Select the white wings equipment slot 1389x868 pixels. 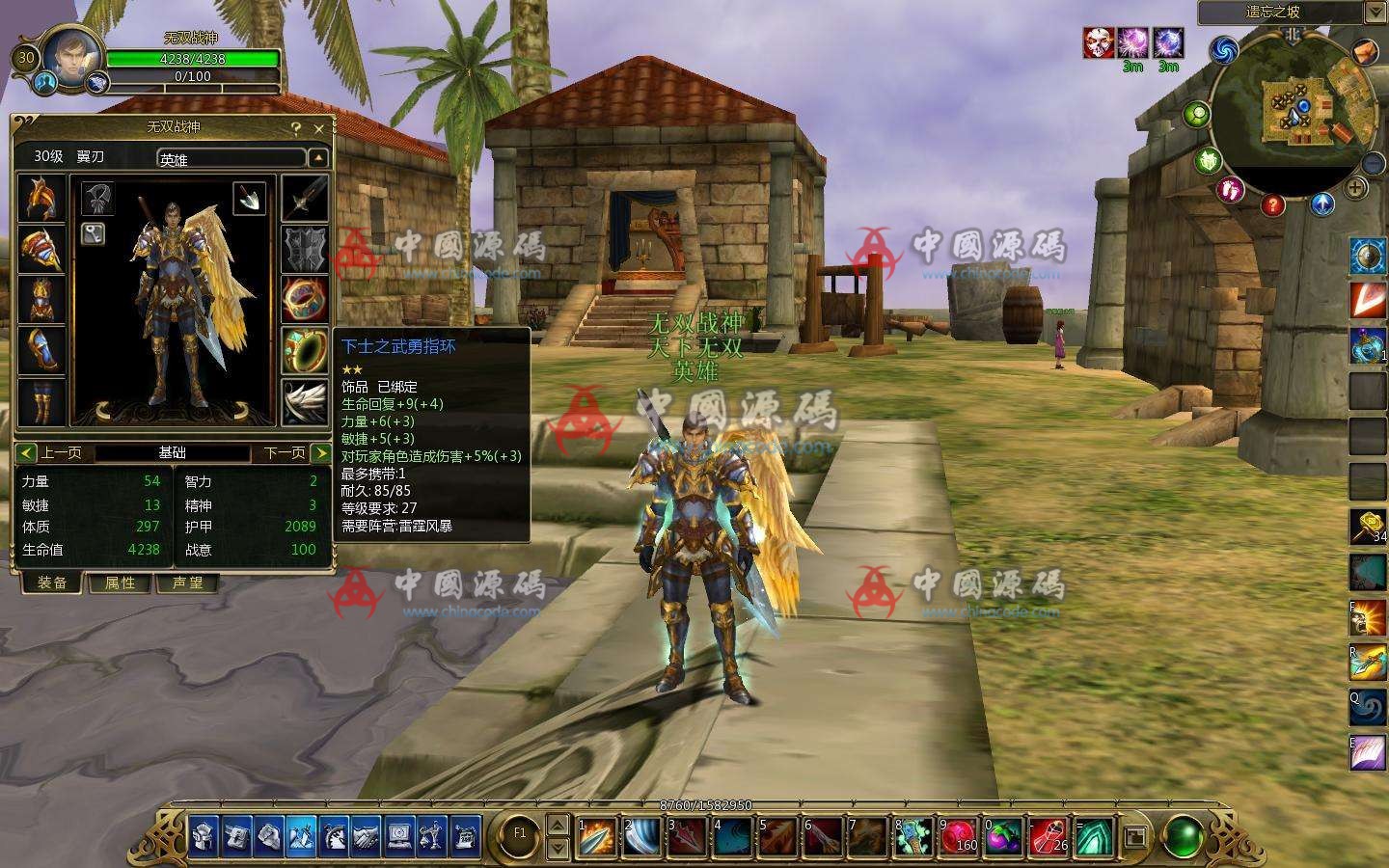[x=305, y=400]
